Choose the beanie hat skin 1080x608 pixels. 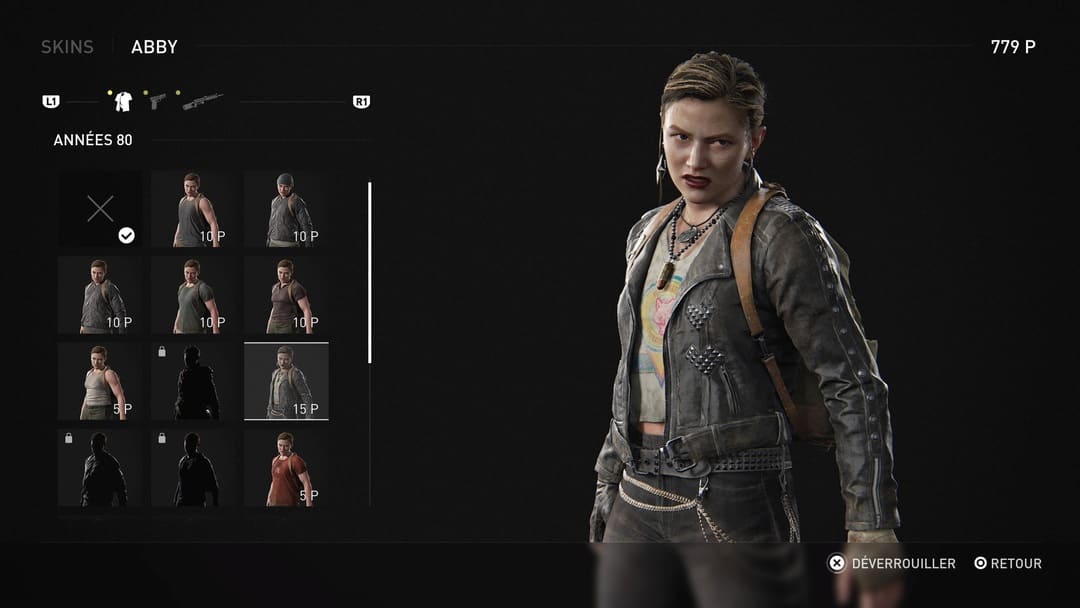pos(286,209)
